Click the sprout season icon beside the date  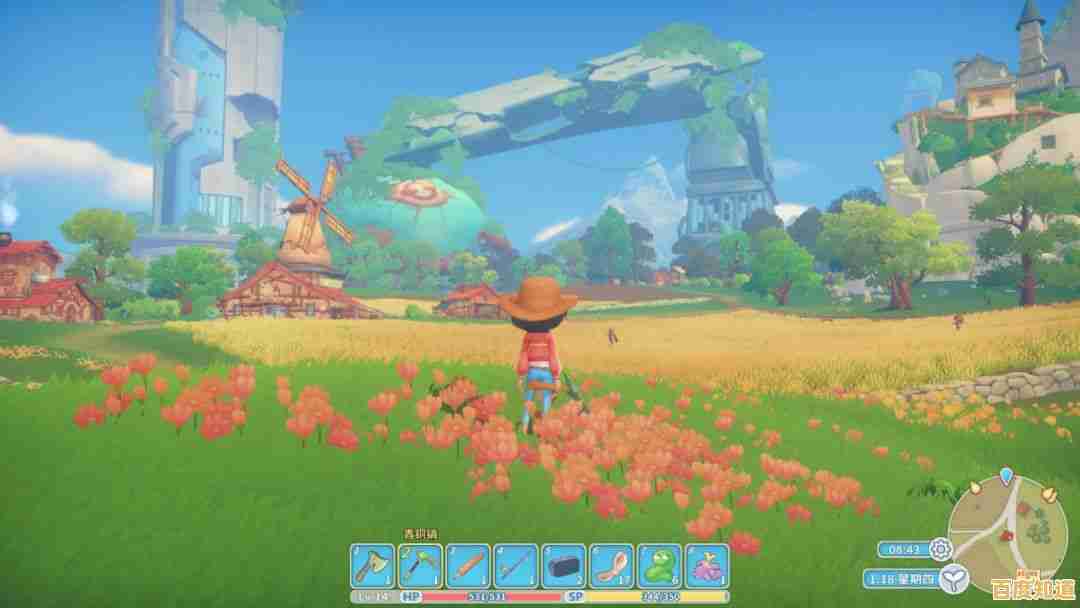(956, 577)
